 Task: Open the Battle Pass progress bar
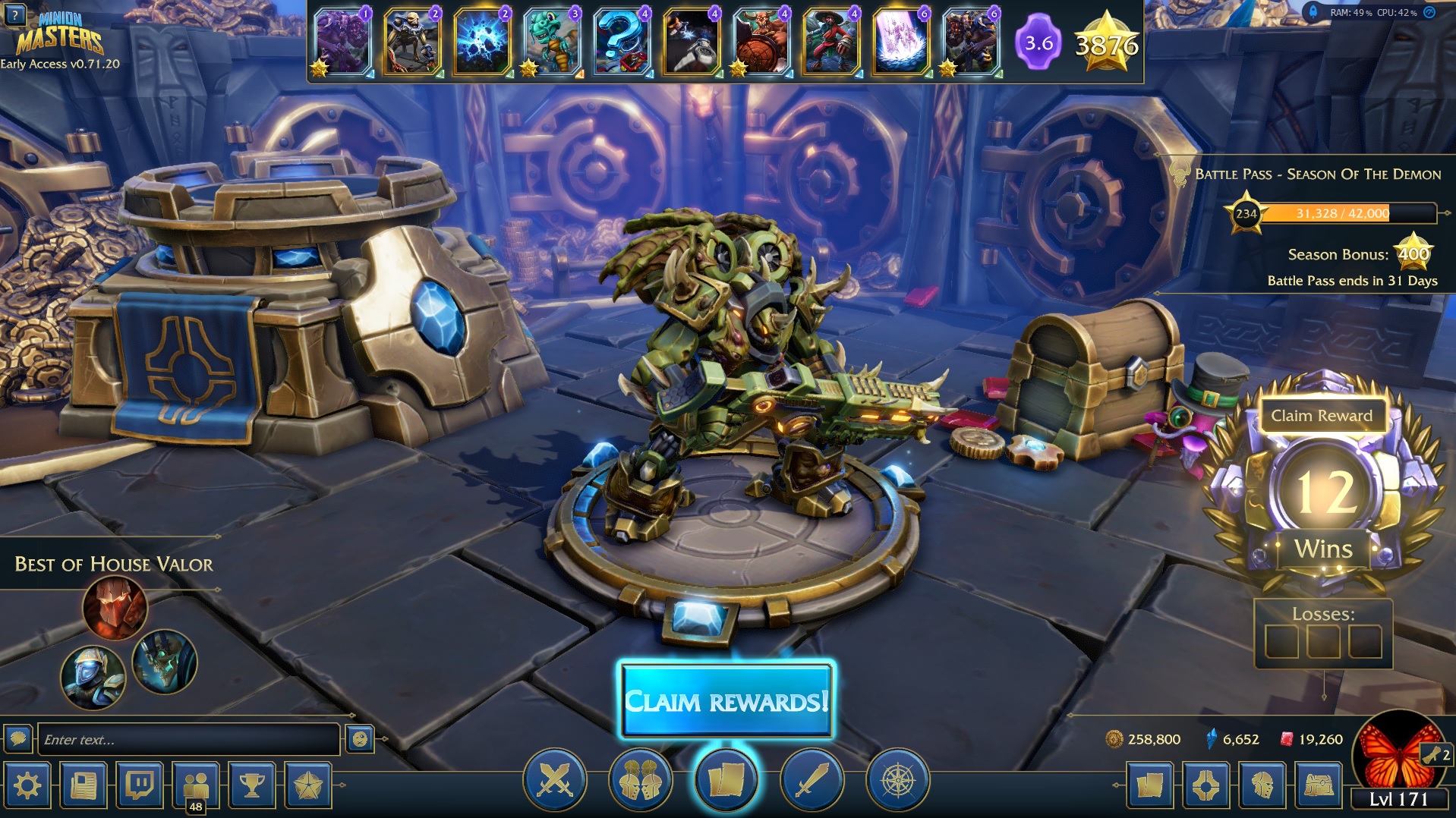click(x=1342, y=213)
